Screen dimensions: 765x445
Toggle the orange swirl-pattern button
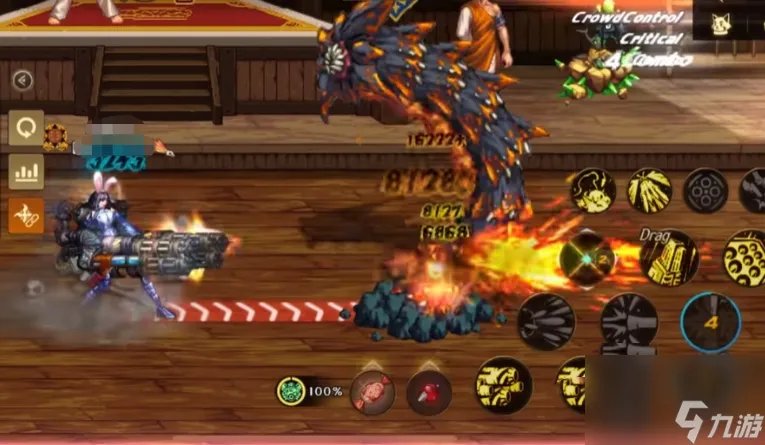[x=26, y=215]
